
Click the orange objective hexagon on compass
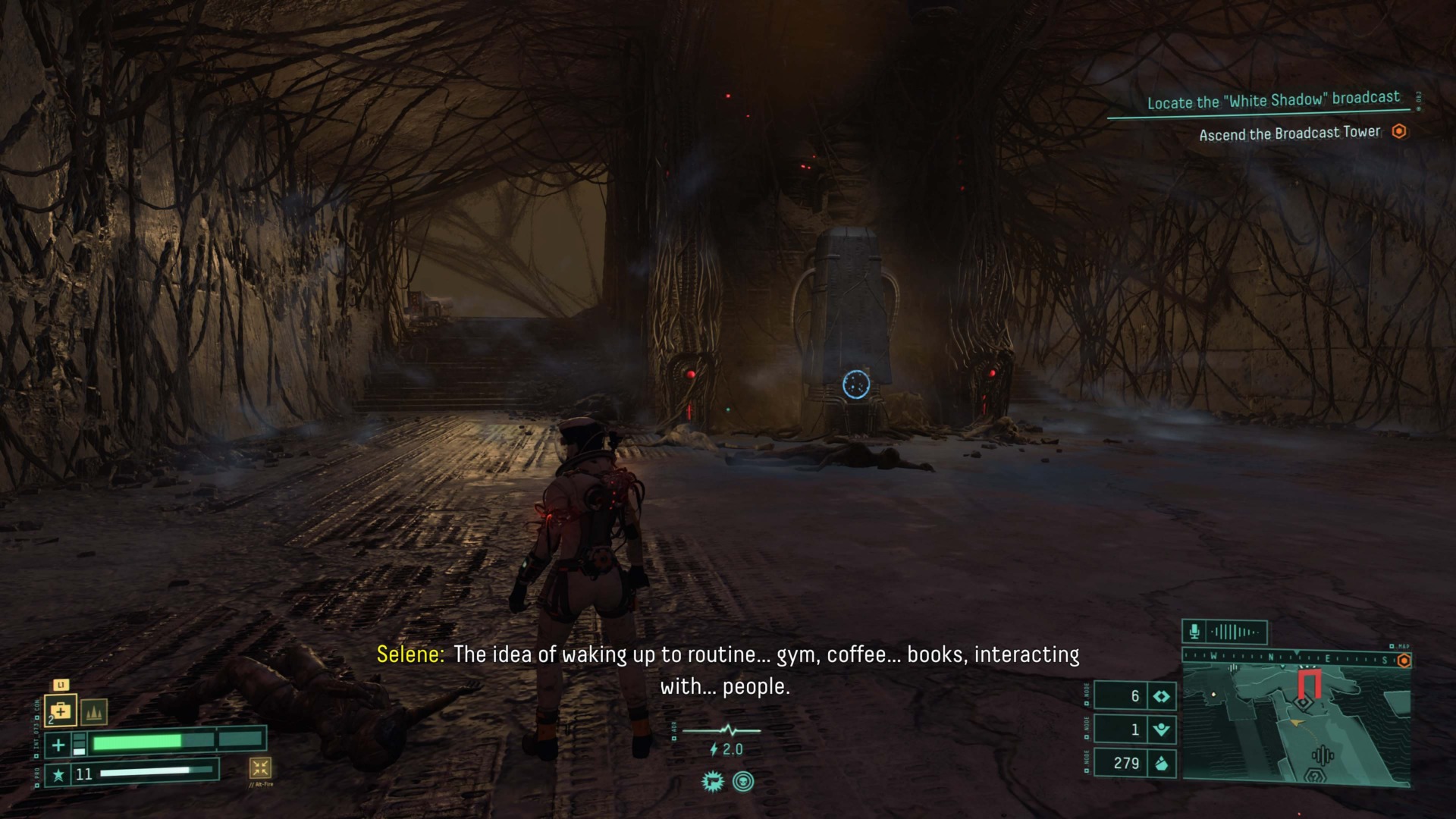[x=1404, y=661]
